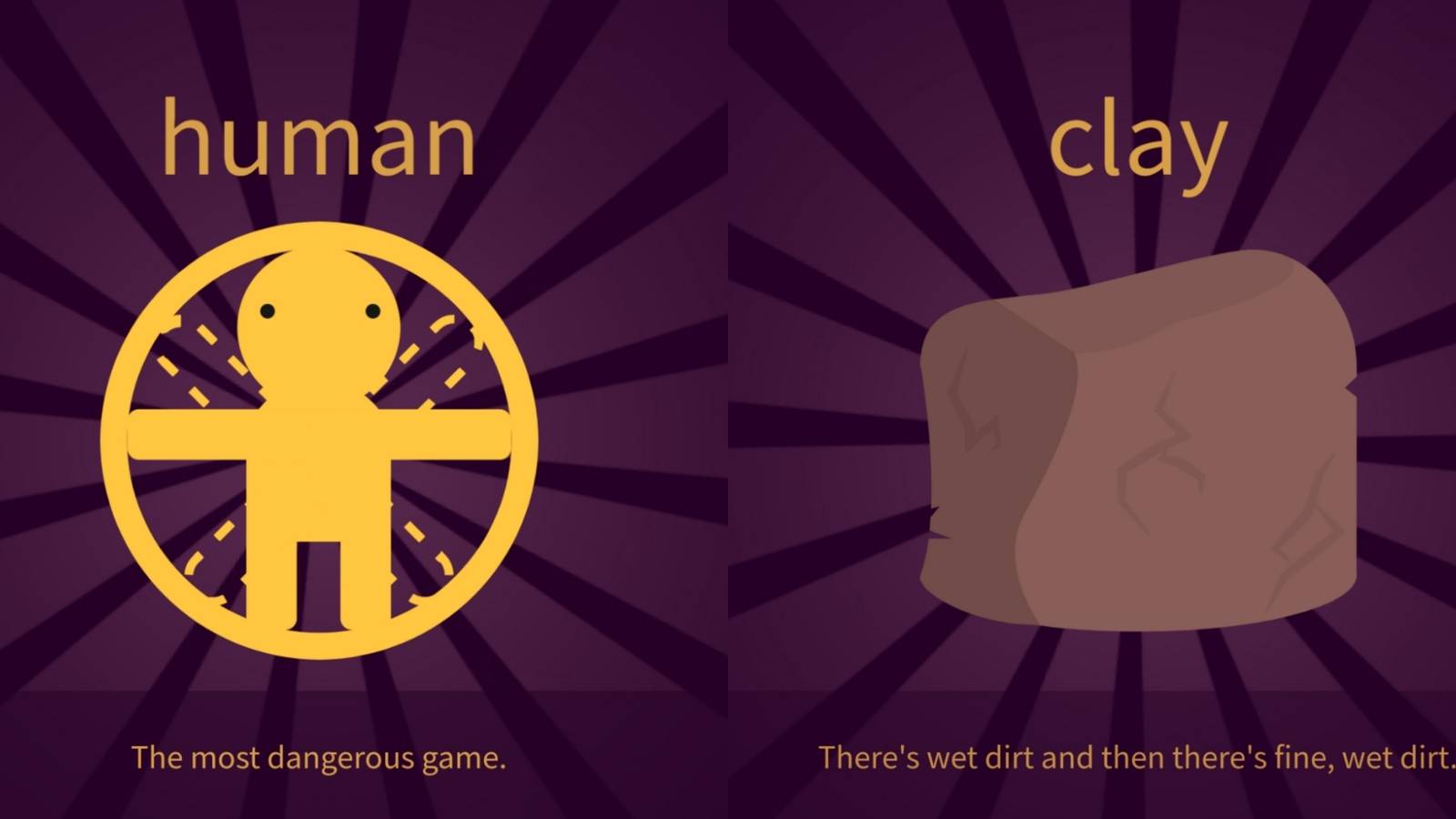Select the 'clay' title label
Image resolution: width=1456 pixels, height=819 pixels.
[1139, 141]
